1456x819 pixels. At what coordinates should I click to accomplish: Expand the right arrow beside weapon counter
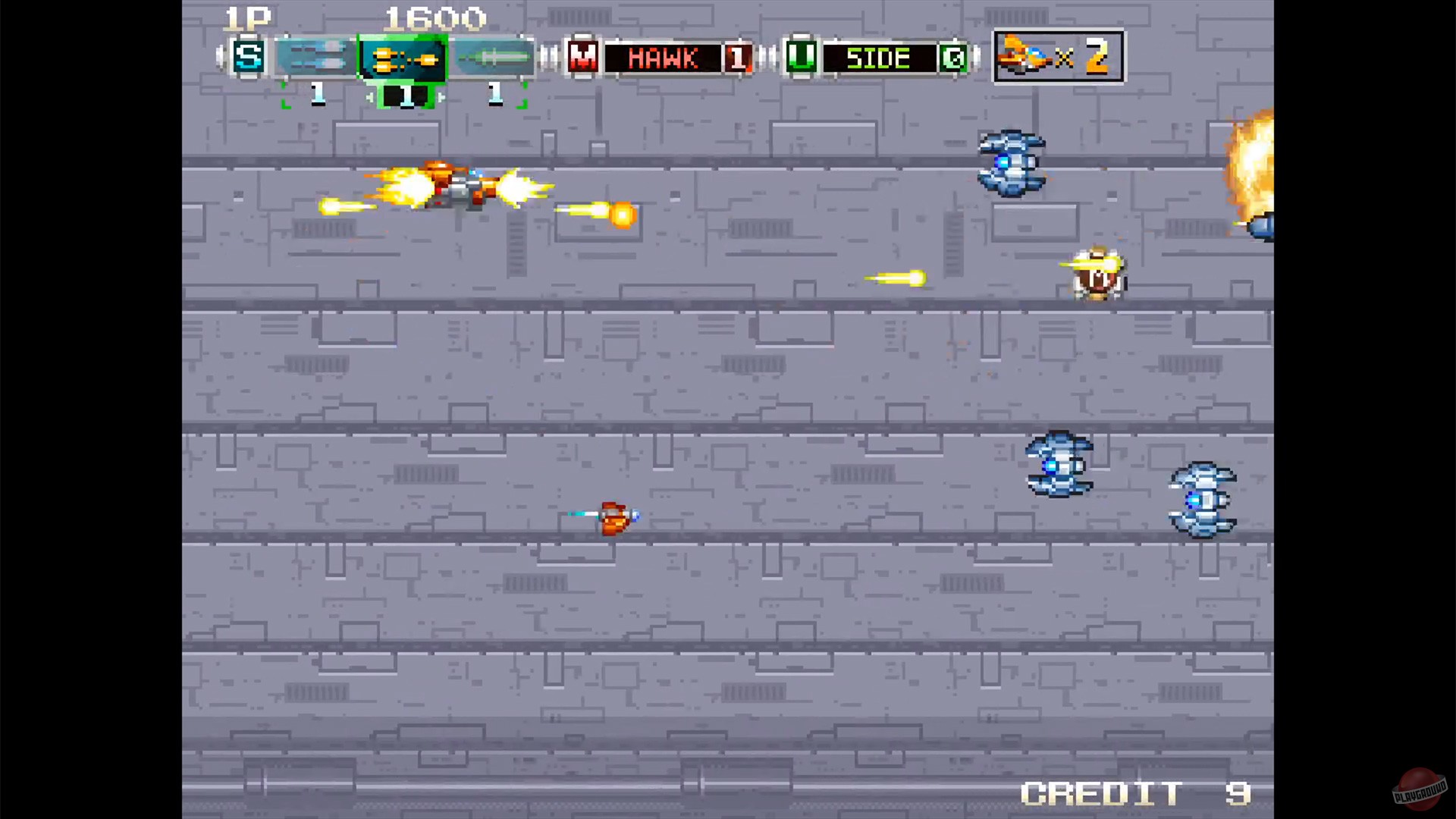(442, 96)
